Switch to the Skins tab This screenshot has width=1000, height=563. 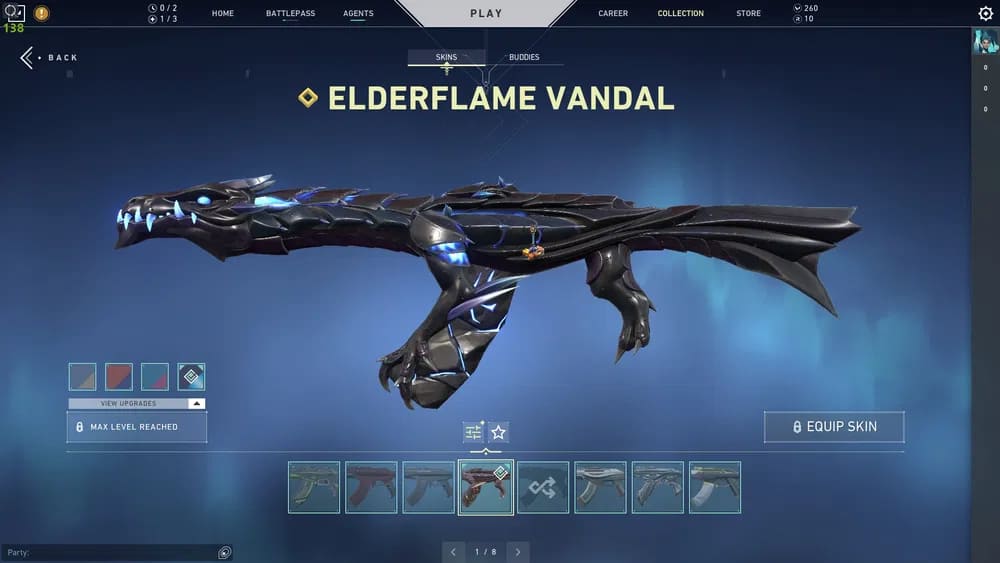pyautogui.click(x=446, y=58)
